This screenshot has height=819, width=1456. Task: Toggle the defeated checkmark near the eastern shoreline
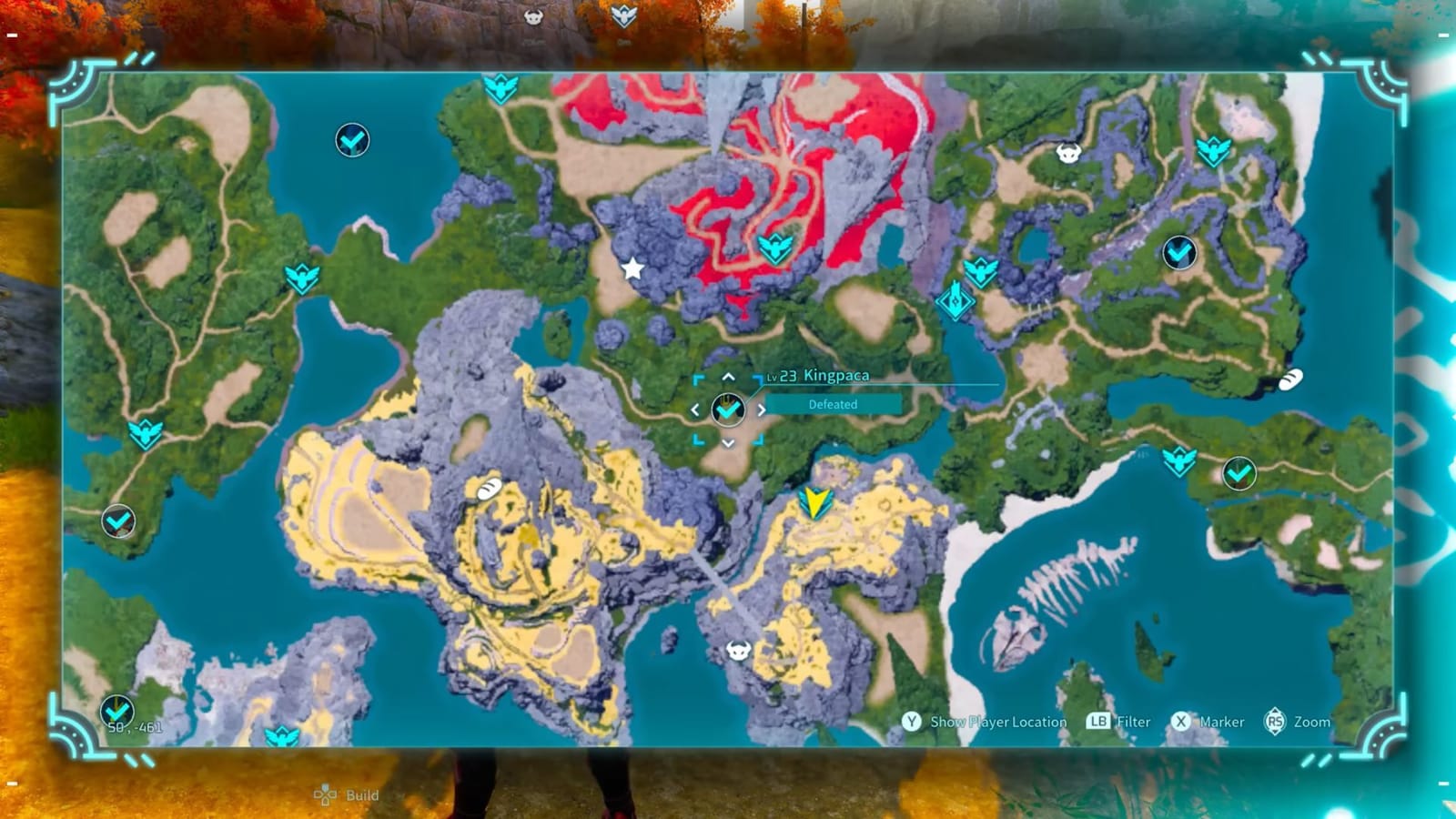(1238, 474)
